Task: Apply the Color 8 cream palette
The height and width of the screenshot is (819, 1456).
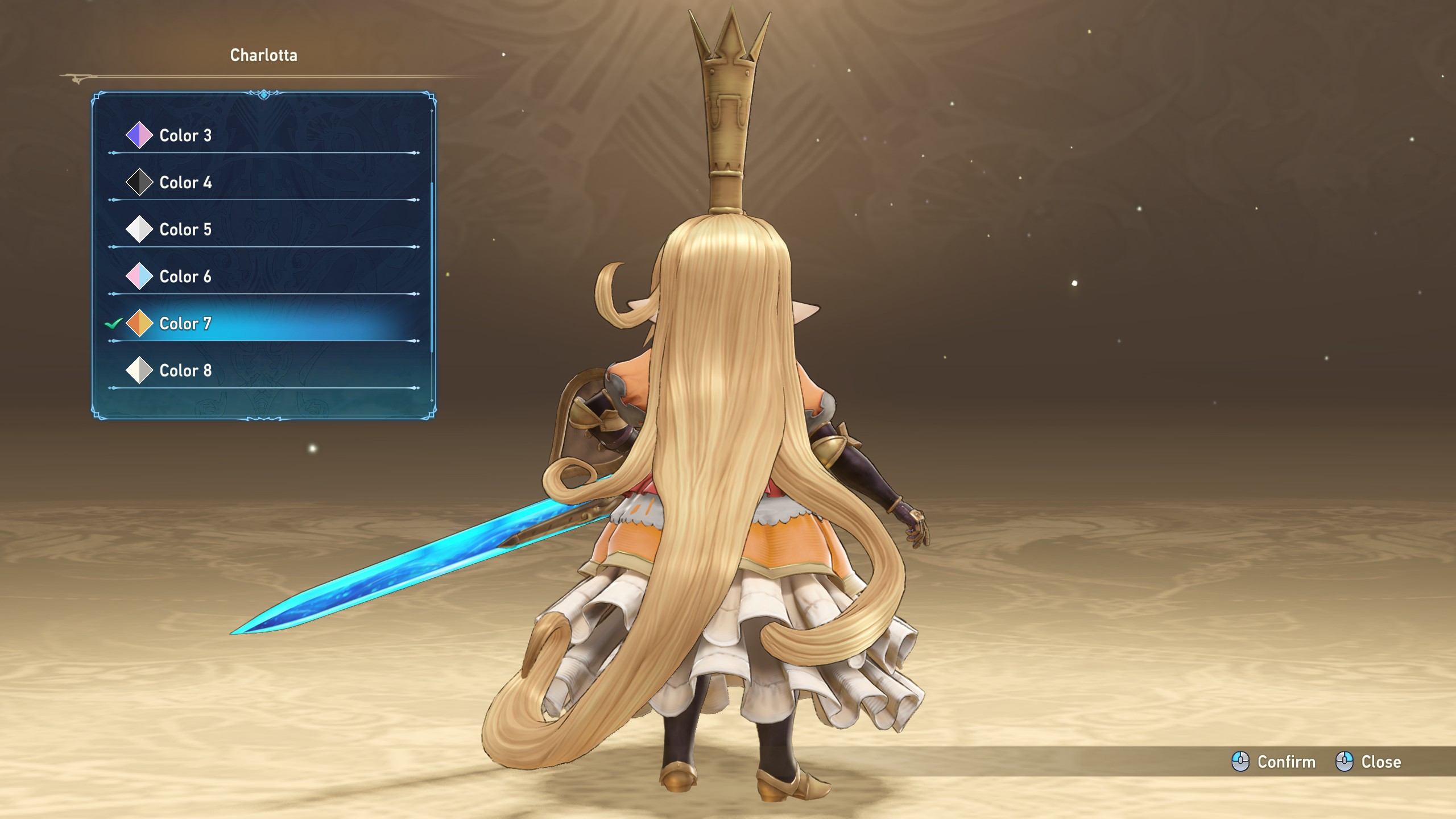Action: click(x=185, y=371)
